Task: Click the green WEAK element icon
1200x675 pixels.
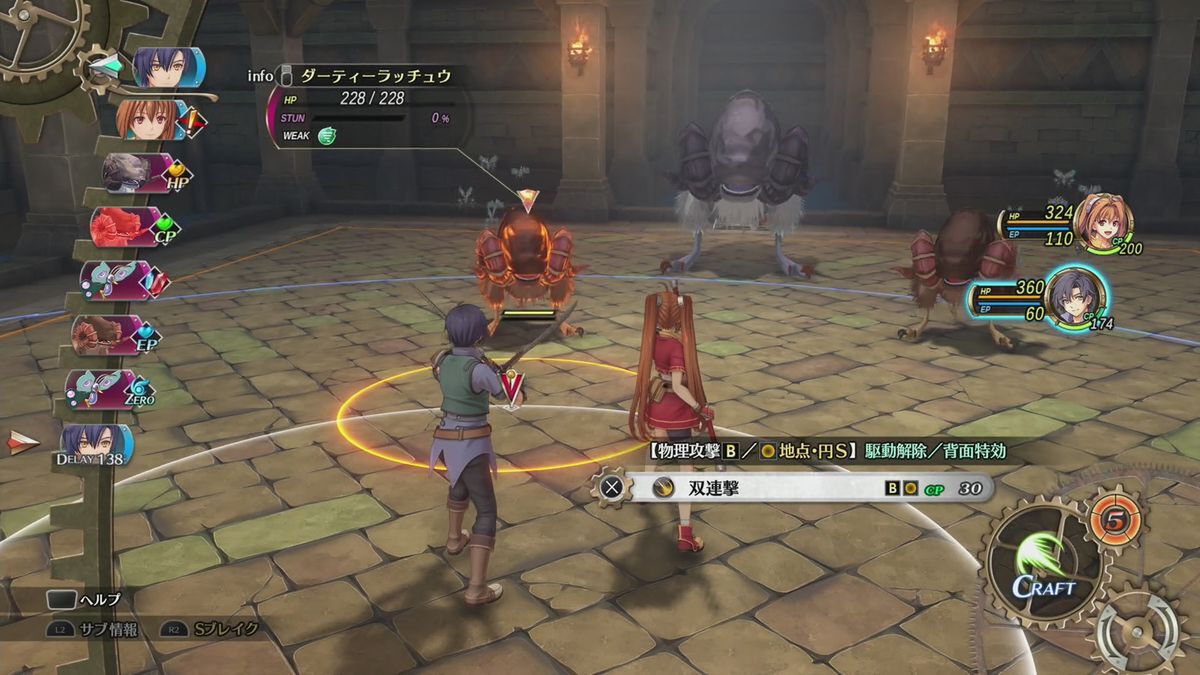Action: 326,137
